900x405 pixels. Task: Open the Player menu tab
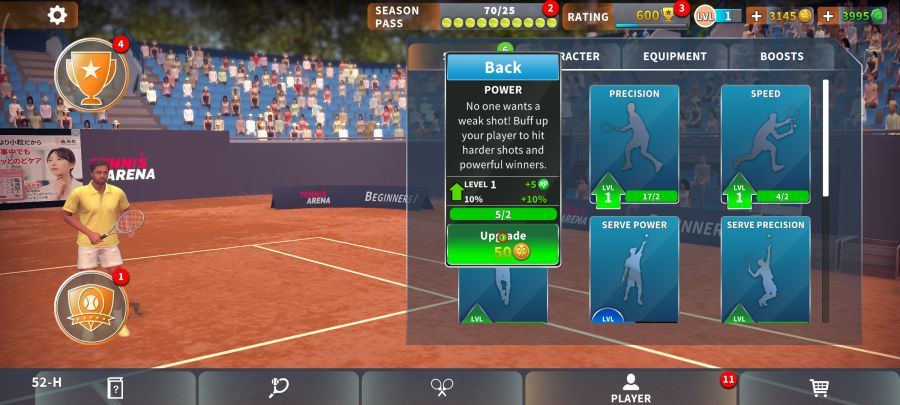point(631,388)
